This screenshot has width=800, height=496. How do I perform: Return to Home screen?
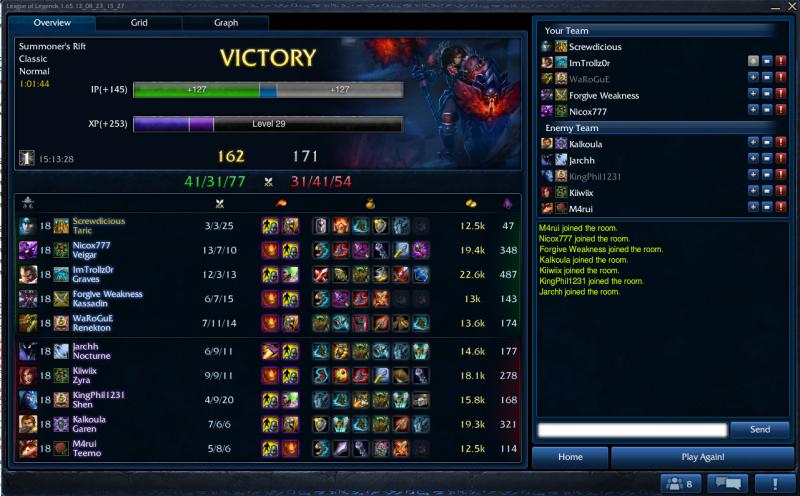pos(570,457)
